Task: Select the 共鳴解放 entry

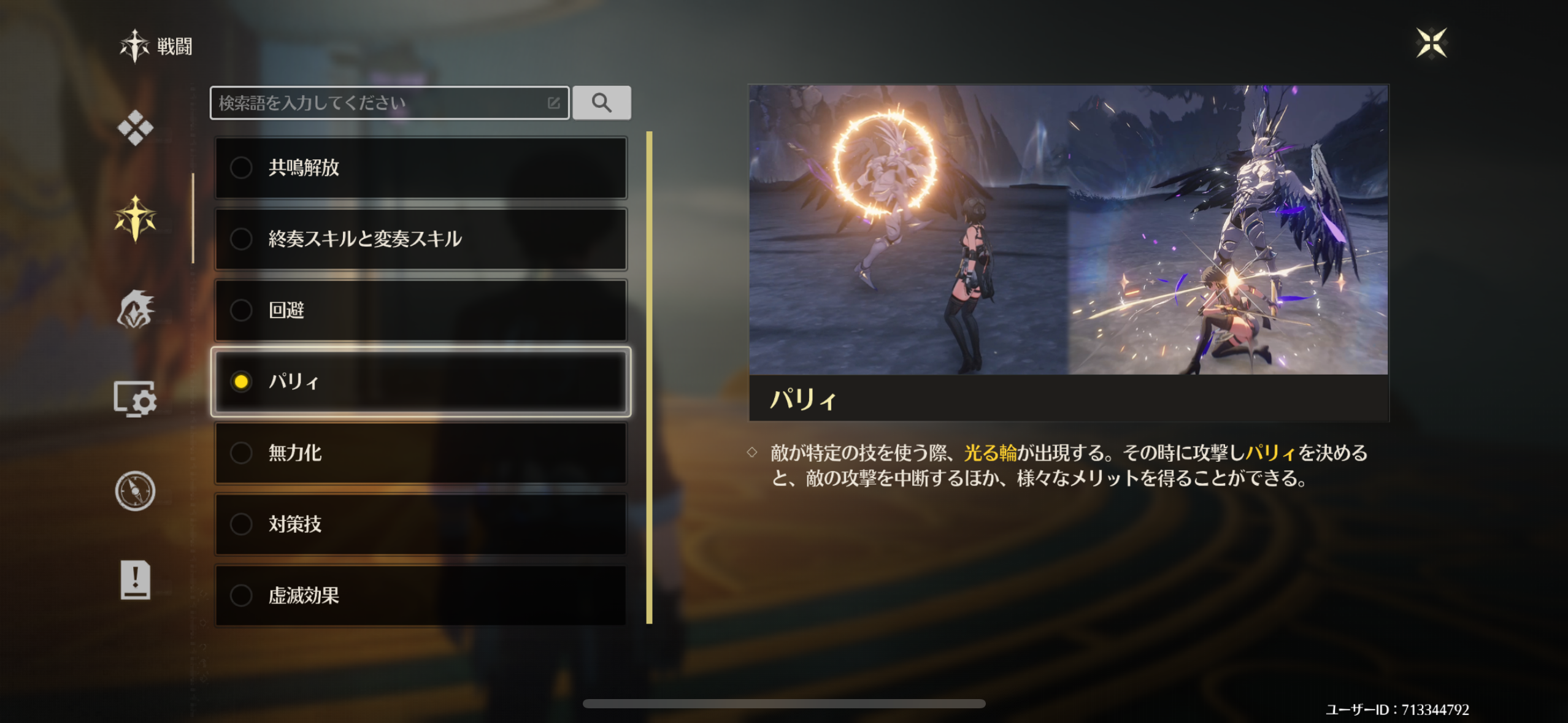Action: (420, 167)
